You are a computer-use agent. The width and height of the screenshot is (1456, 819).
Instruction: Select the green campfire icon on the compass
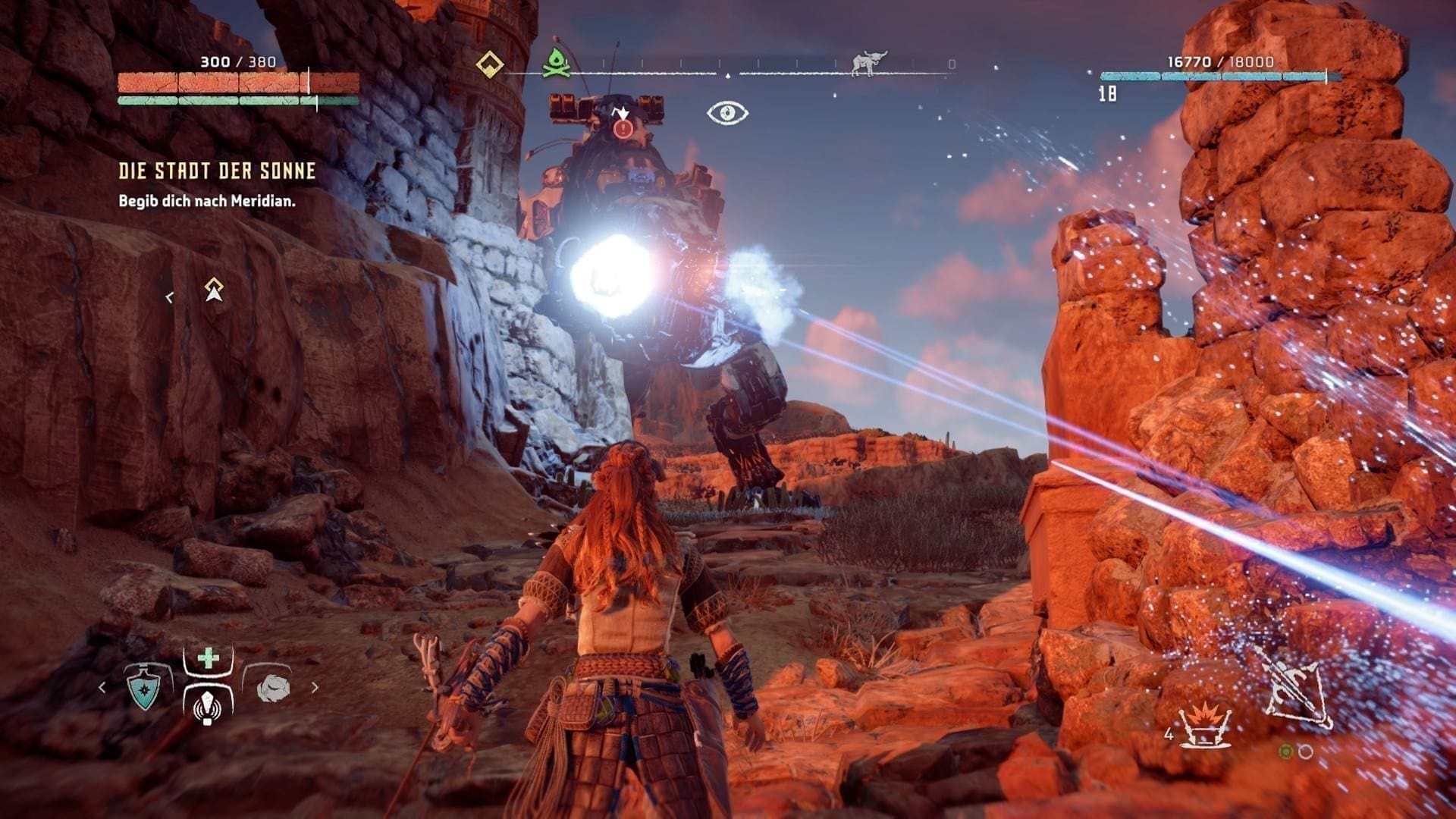(x=559, y=62)
